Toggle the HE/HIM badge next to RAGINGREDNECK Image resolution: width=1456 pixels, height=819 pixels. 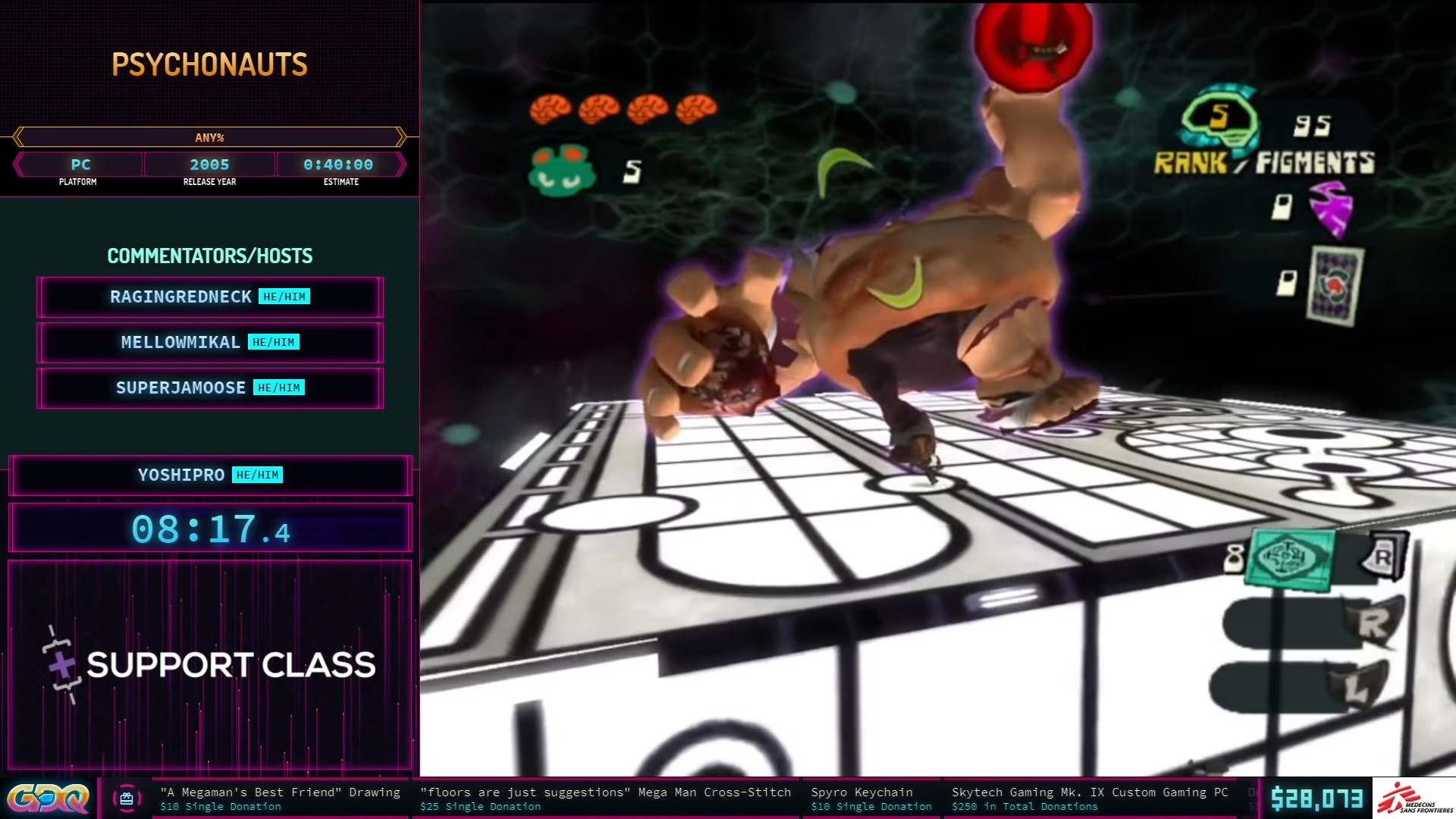[284, 297]
